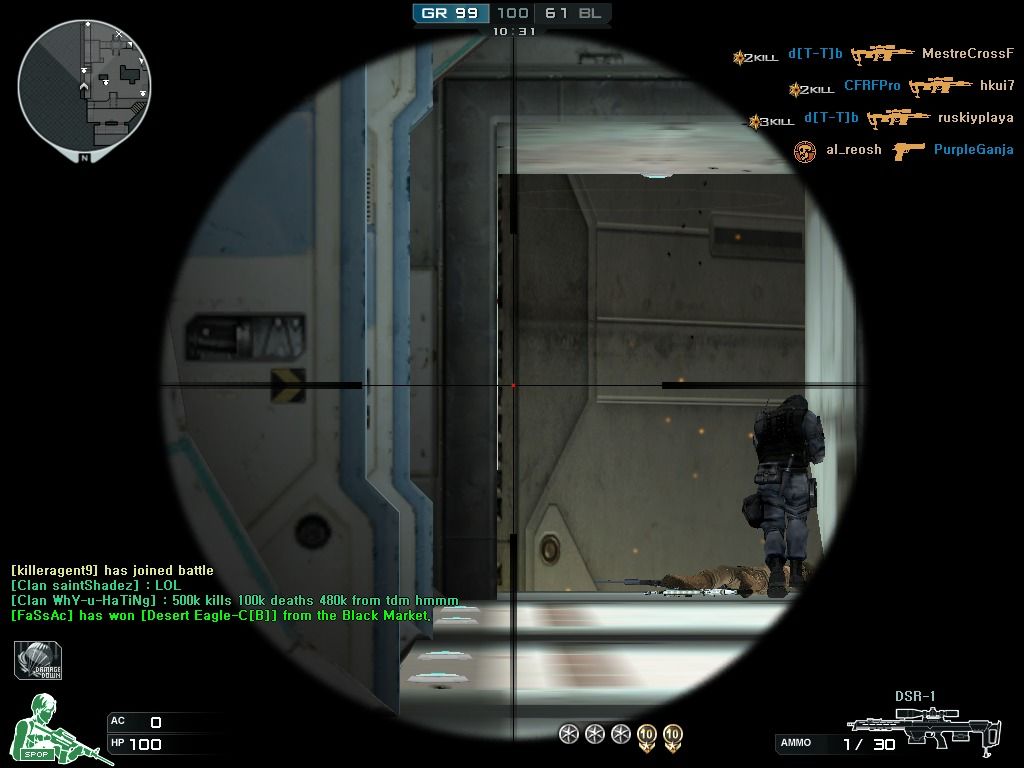This screenshot has height=768, width=1024.
Task: Select the FaSsAc Black Market announcement
Action: [221, 615]
